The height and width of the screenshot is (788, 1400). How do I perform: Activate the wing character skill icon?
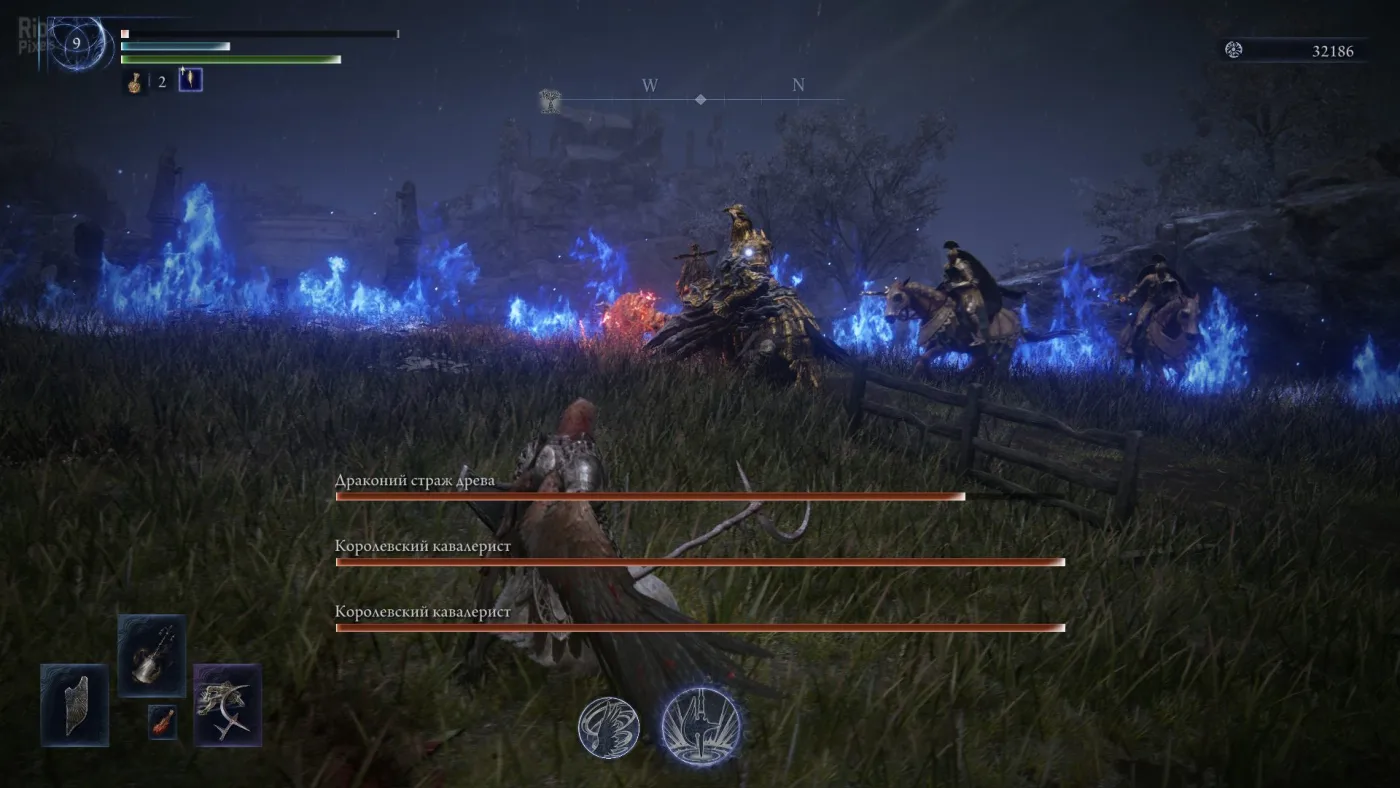[x=609, y=727]
